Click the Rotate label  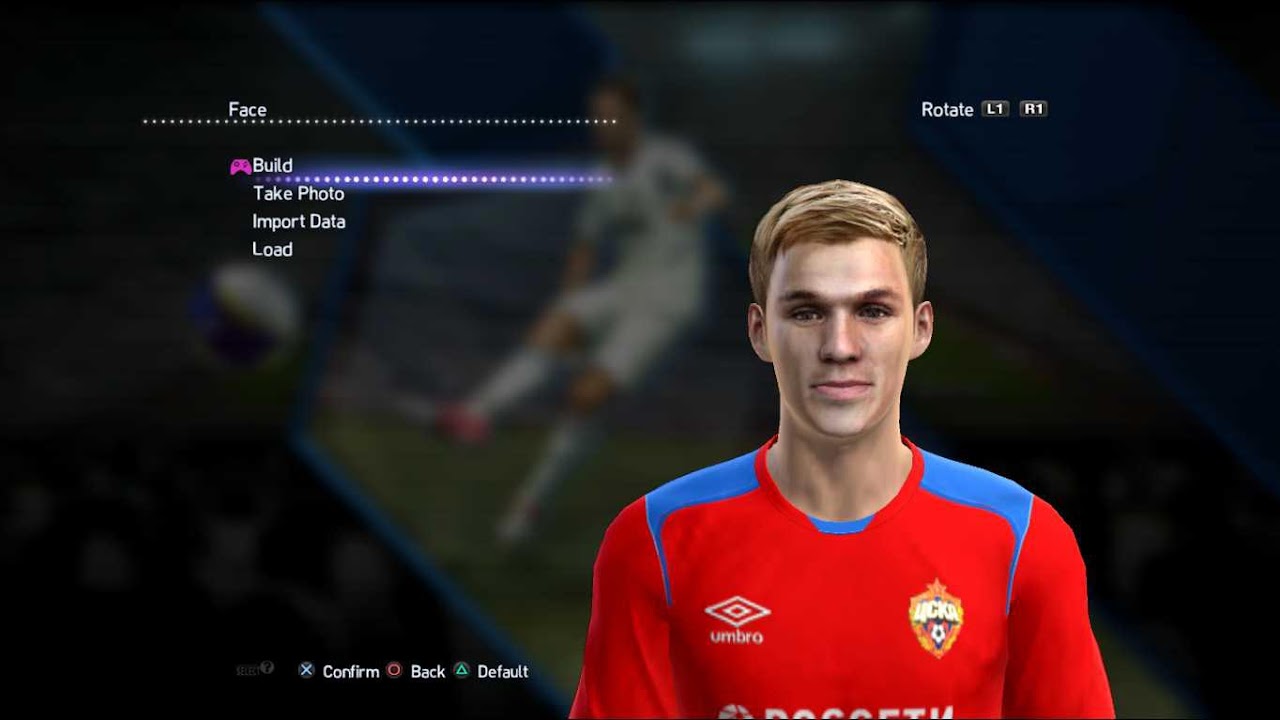[948, 109]
